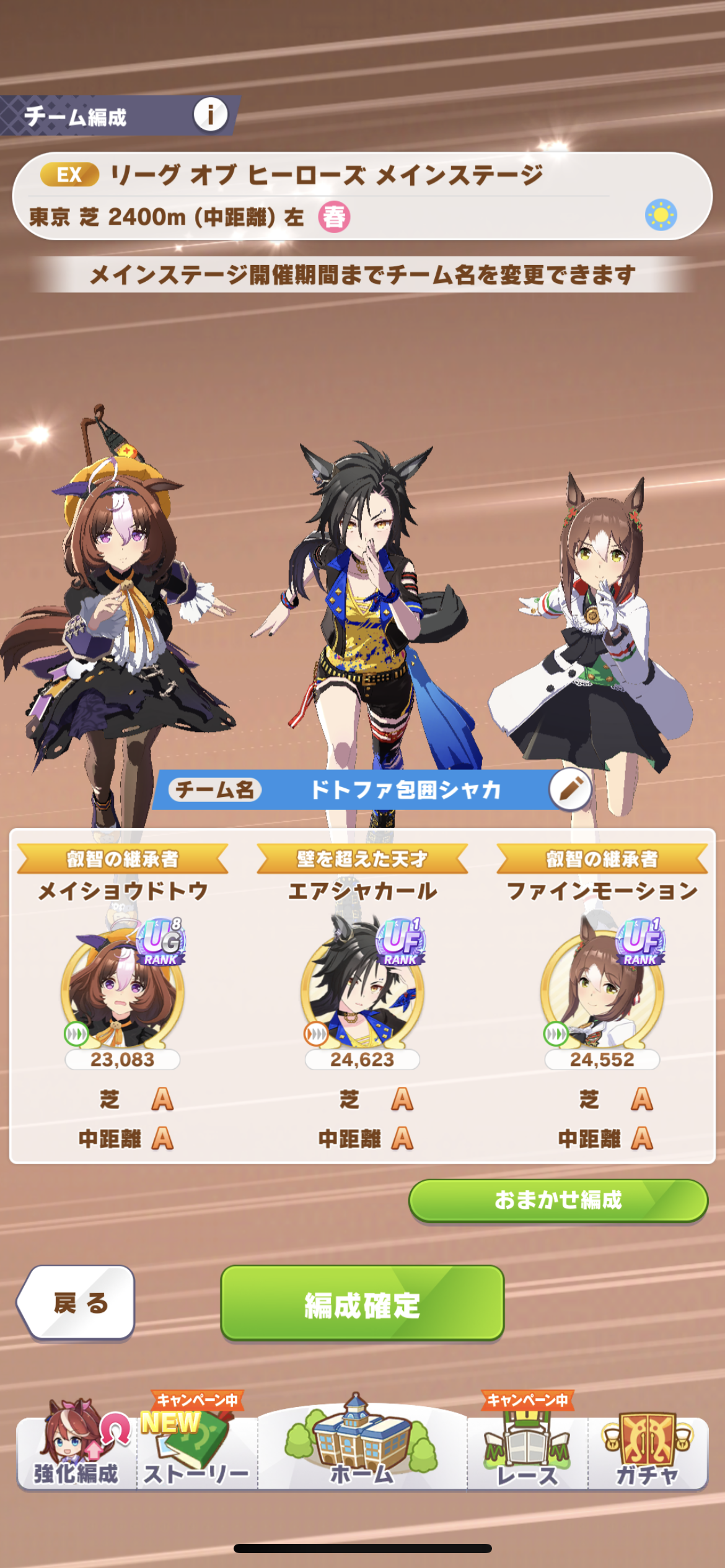
Task: Open the team formation info button
Action: click(210, 115)
